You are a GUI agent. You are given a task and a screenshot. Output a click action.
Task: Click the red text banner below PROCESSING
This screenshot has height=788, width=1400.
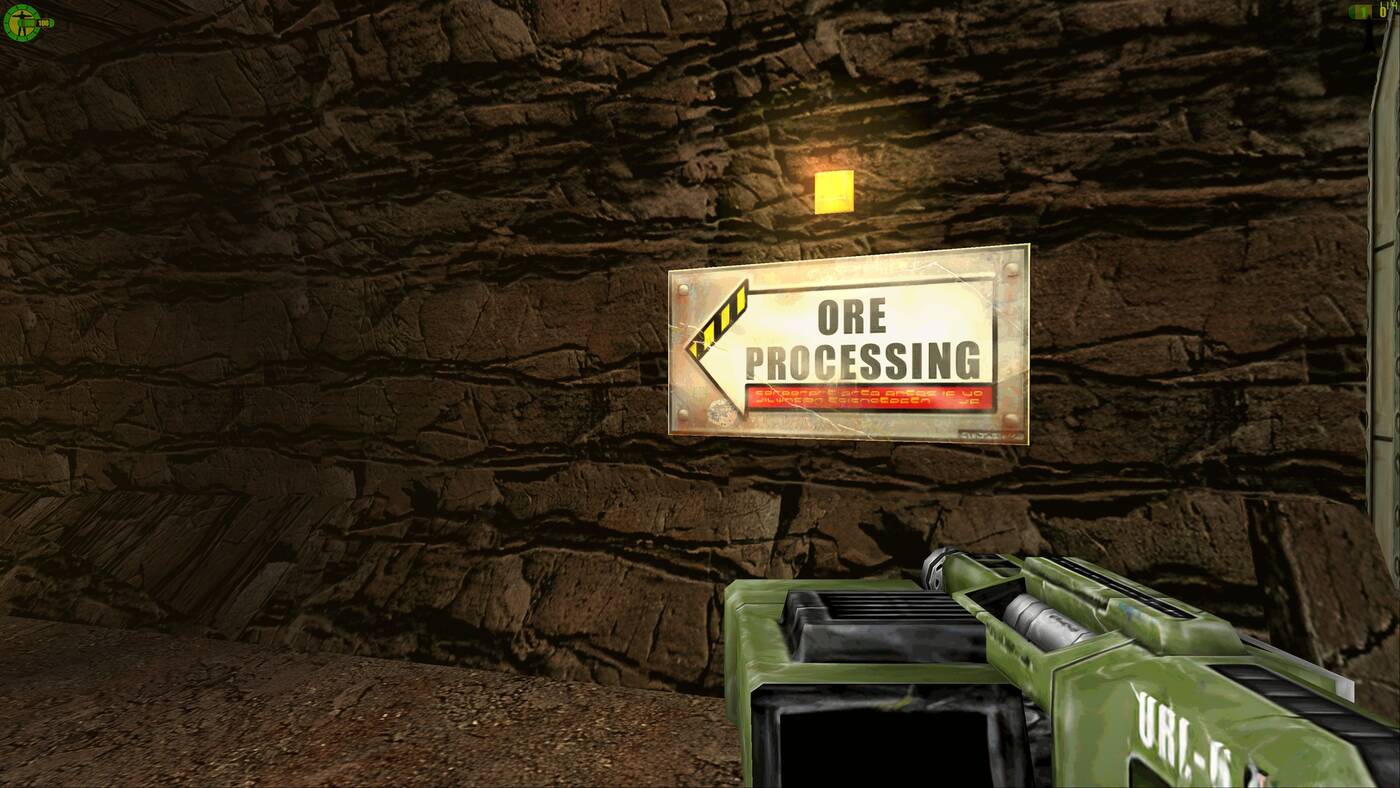click(x=865, y=399)
